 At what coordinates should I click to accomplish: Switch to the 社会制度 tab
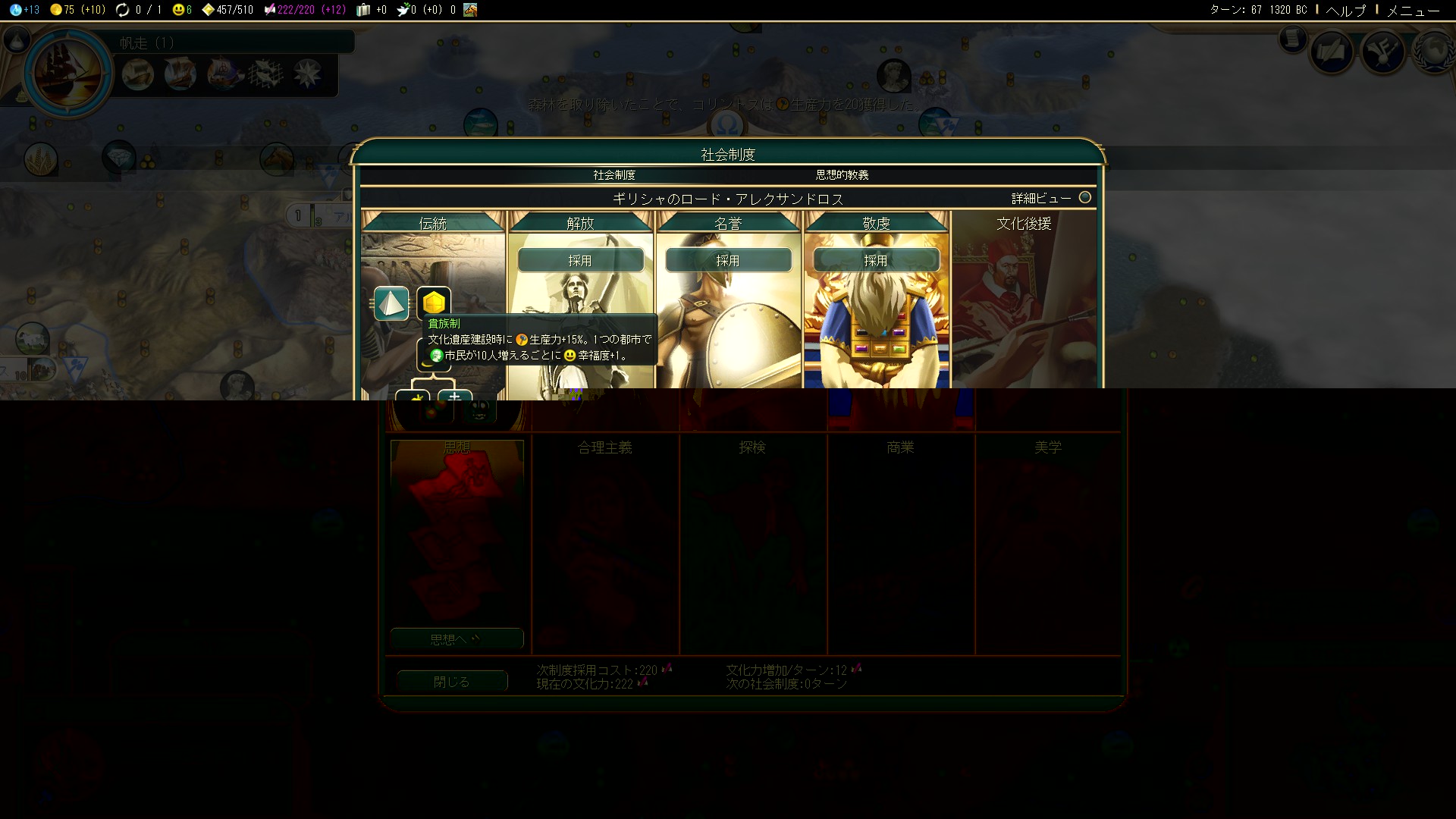click(x=614, y=175)
